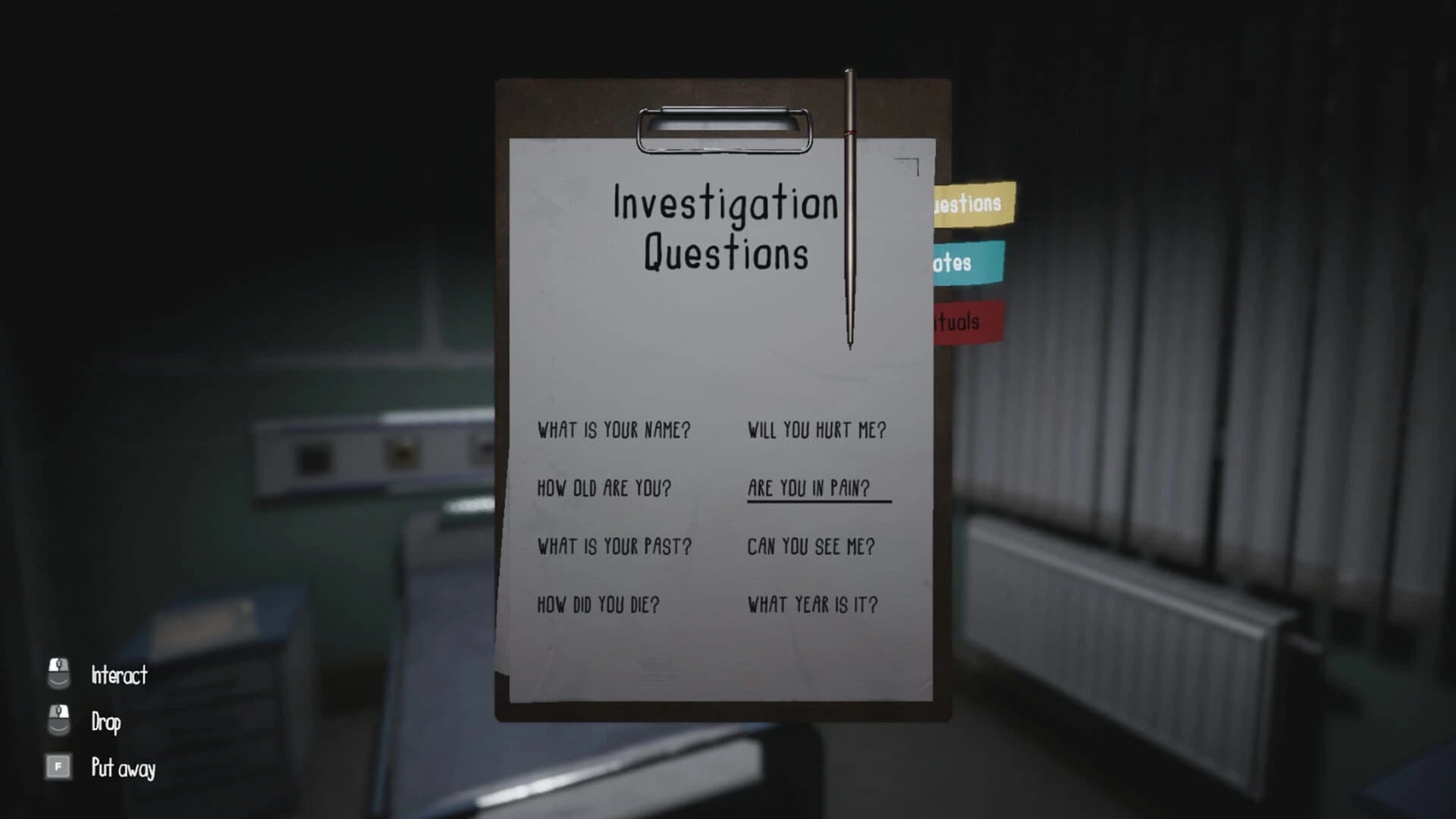Click the Drop label

point(105,722)
